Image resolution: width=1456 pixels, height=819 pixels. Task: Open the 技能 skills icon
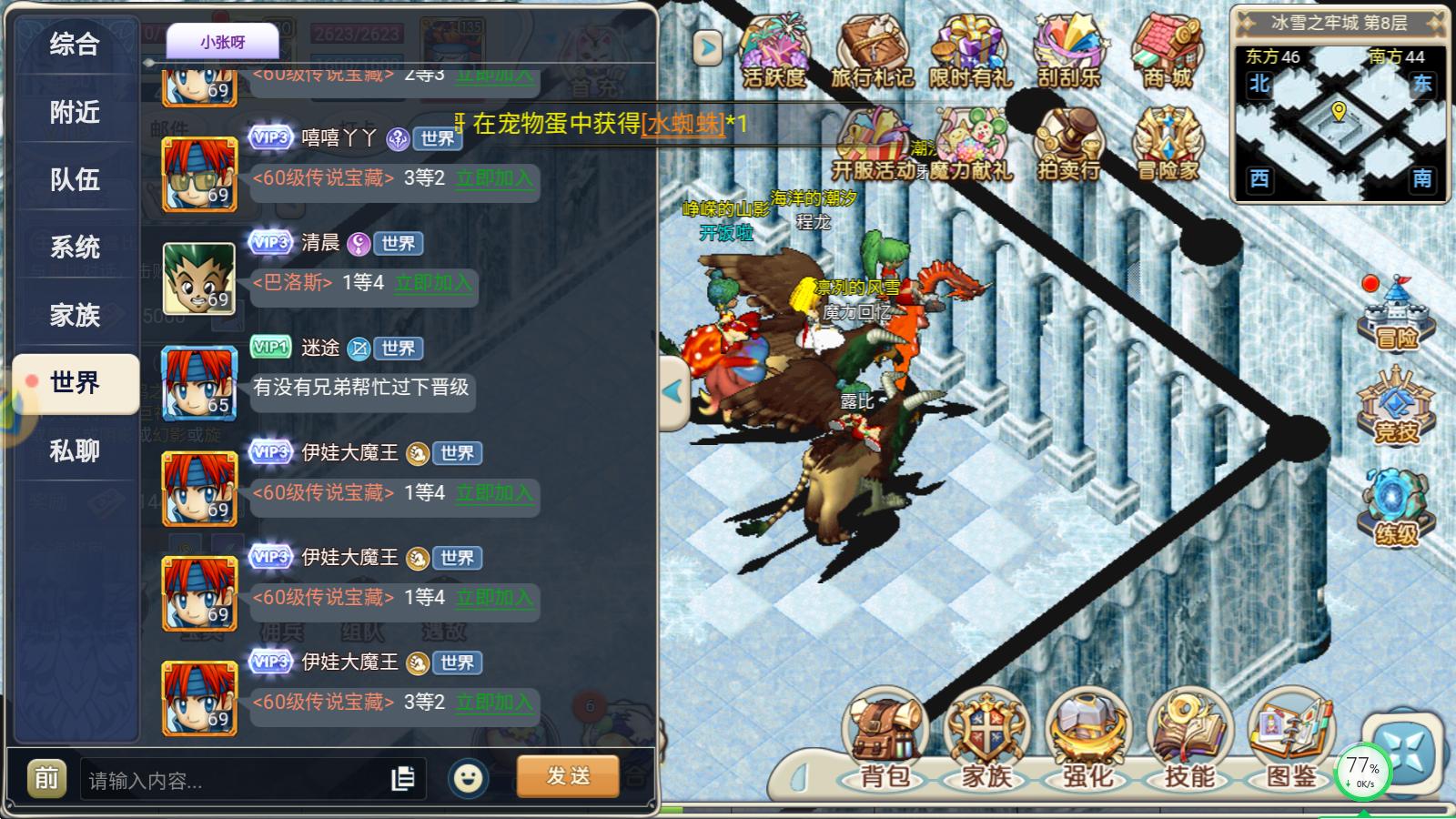click(x=1188, y=737)
